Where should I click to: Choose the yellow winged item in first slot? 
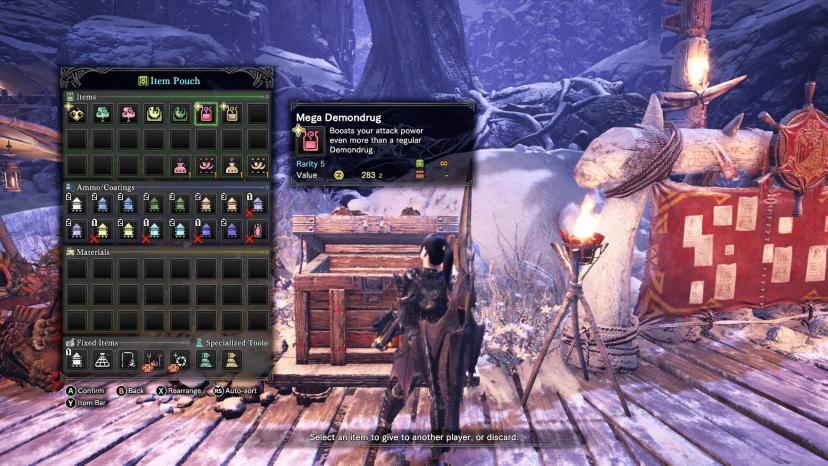click(x=77, y=114)
